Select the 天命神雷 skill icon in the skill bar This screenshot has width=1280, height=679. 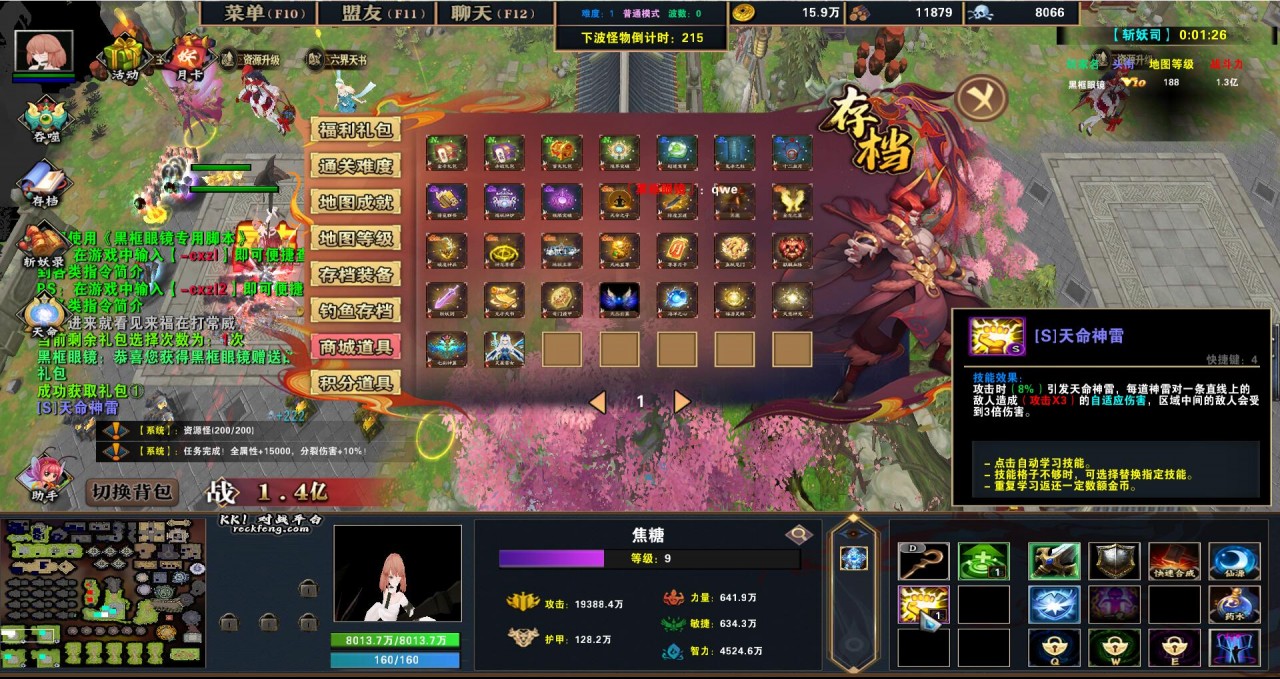(922, 605)
